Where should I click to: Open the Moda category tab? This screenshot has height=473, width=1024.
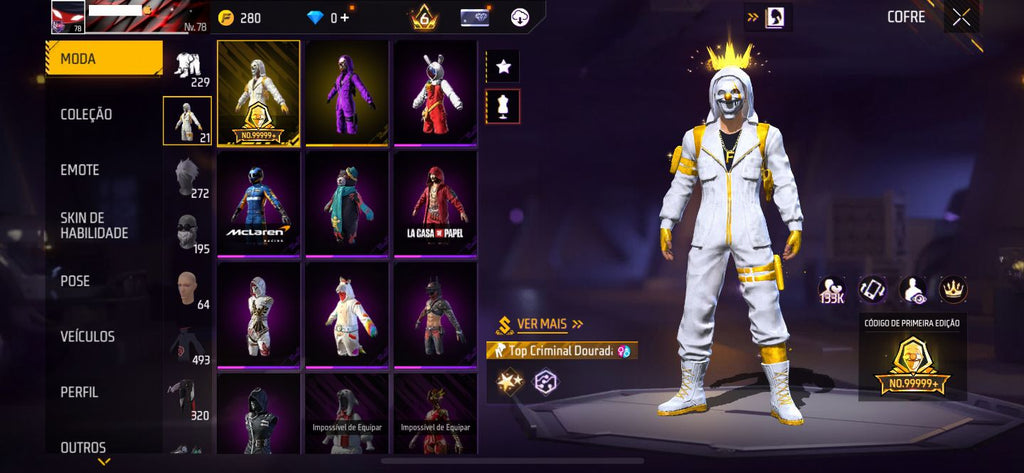pyautogui.click(x=104, y=59)
